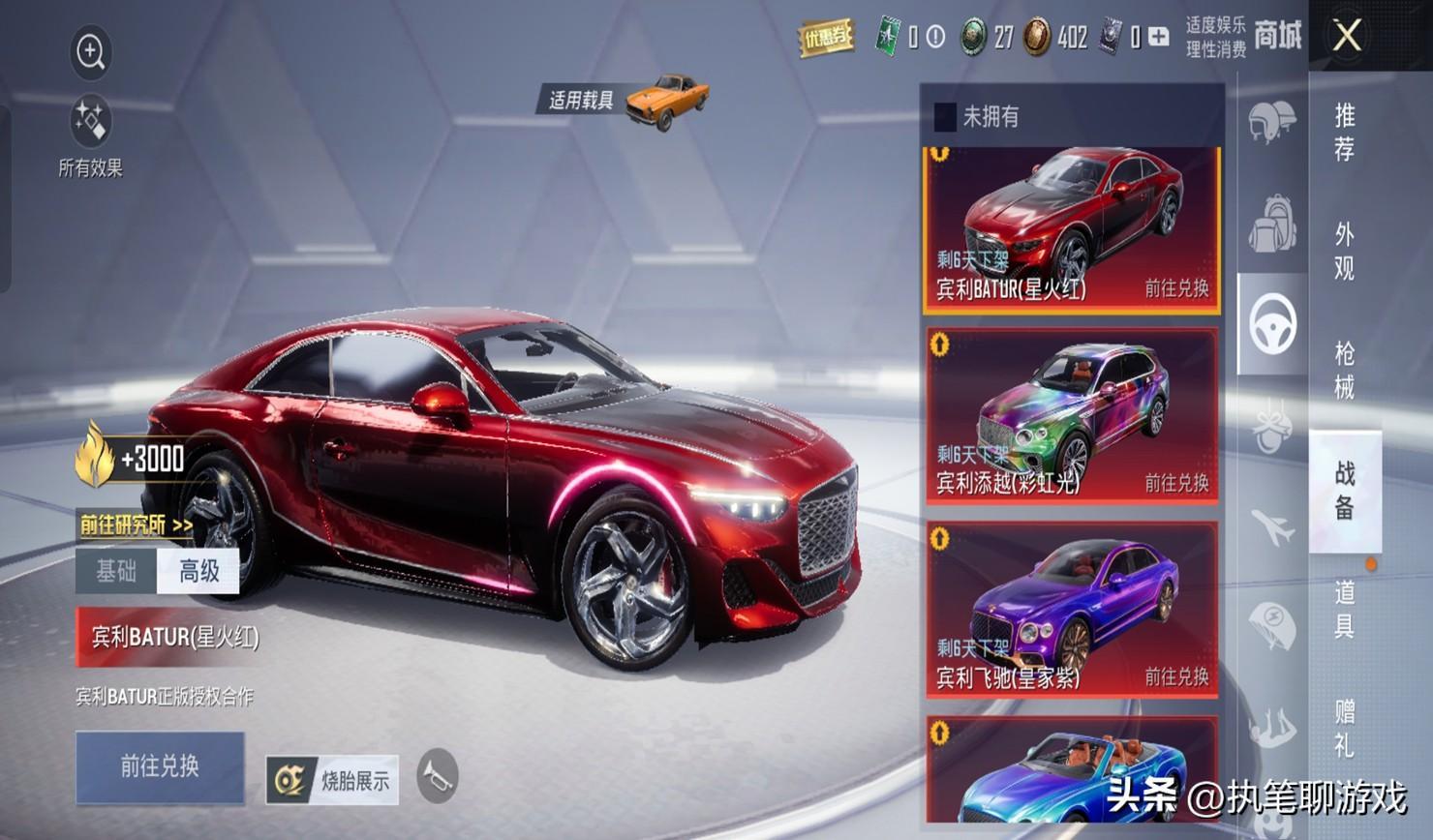The image size is (1433, 840).
Task: Select the backpack category icon
Action: click(x=1271, y=223)
